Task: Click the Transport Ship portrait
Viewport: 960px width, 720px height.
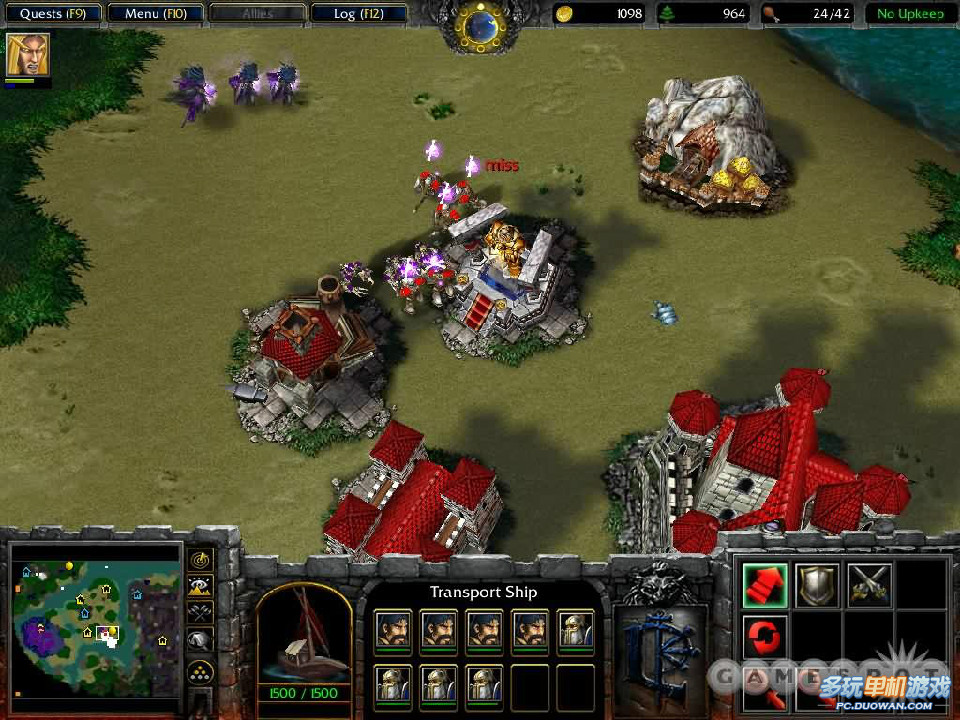Action: (x=304, y=636)
